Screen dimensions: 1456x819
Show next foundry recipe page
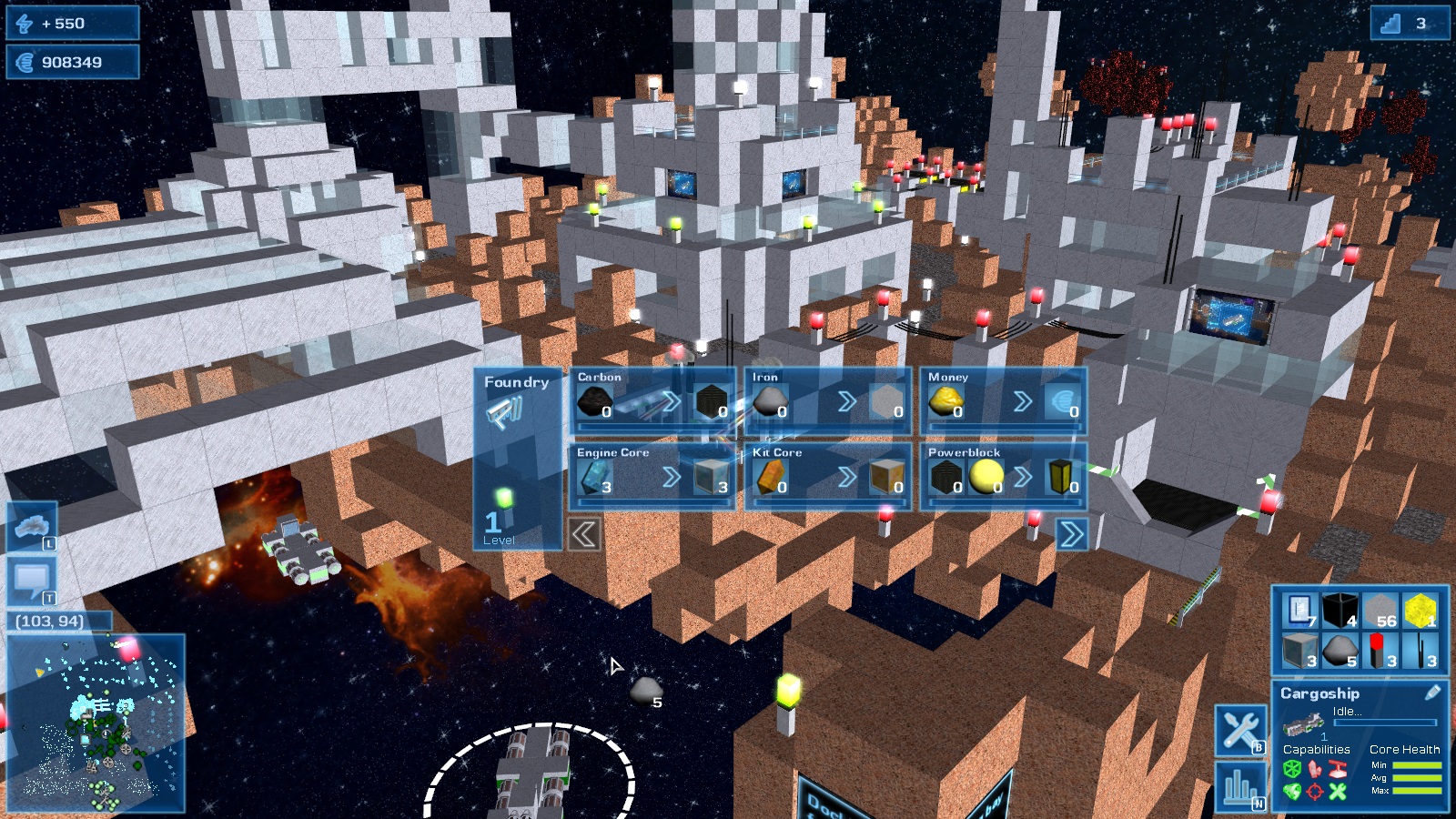[x=1071, y=534]
